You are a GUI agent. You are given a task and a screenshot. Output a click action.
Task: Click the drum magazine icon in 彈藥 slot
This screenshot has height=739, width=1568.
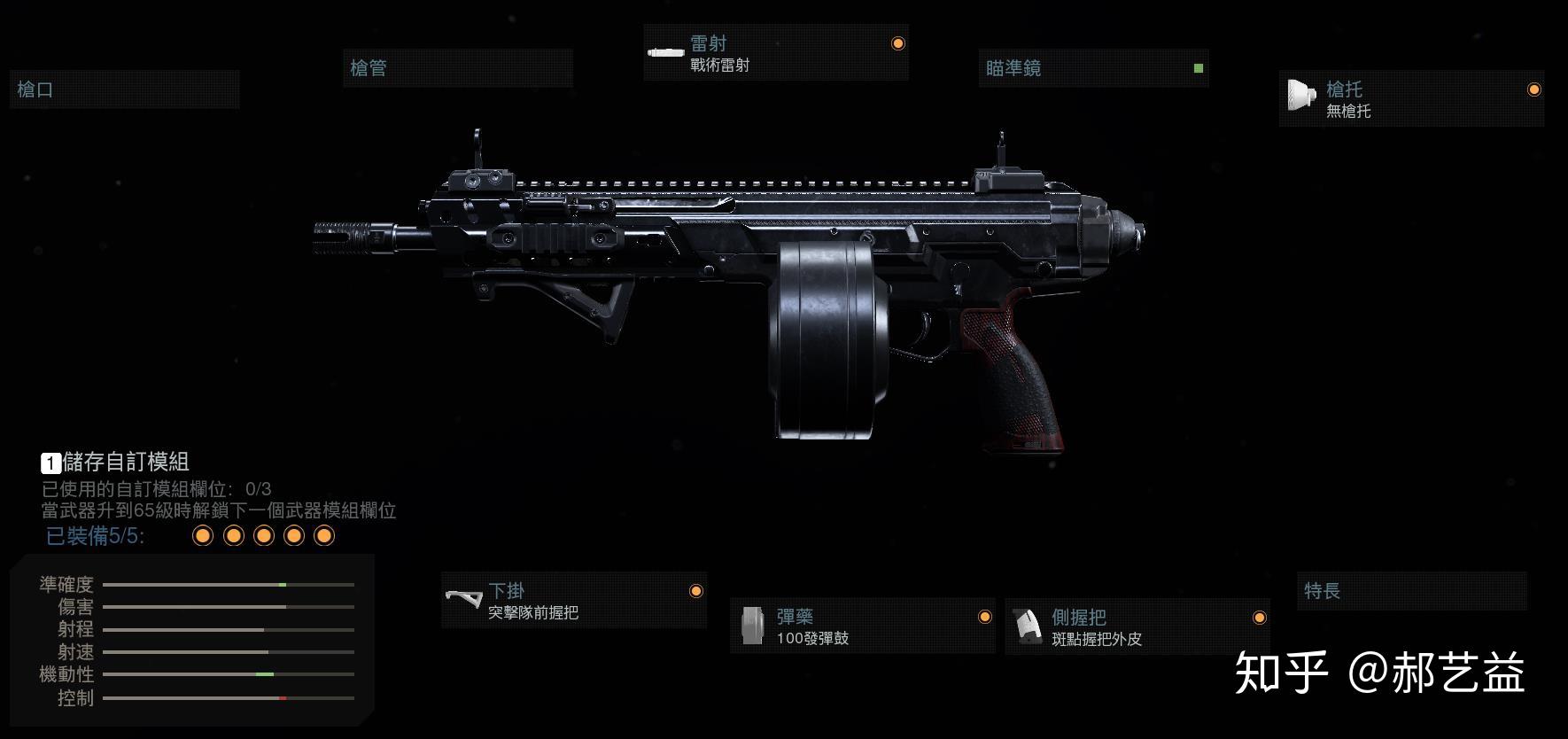click(755, 626)
